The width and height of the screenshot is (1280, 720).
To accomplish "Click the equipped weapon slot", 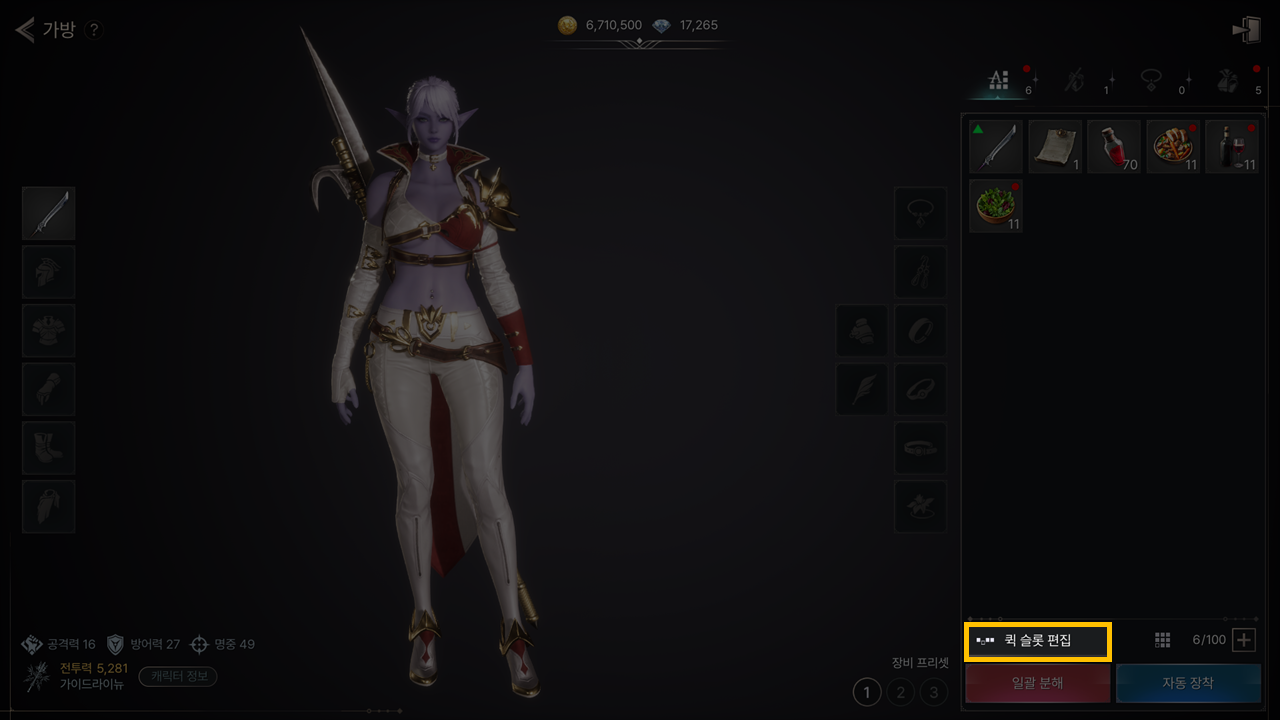I will tap(49, 213).
